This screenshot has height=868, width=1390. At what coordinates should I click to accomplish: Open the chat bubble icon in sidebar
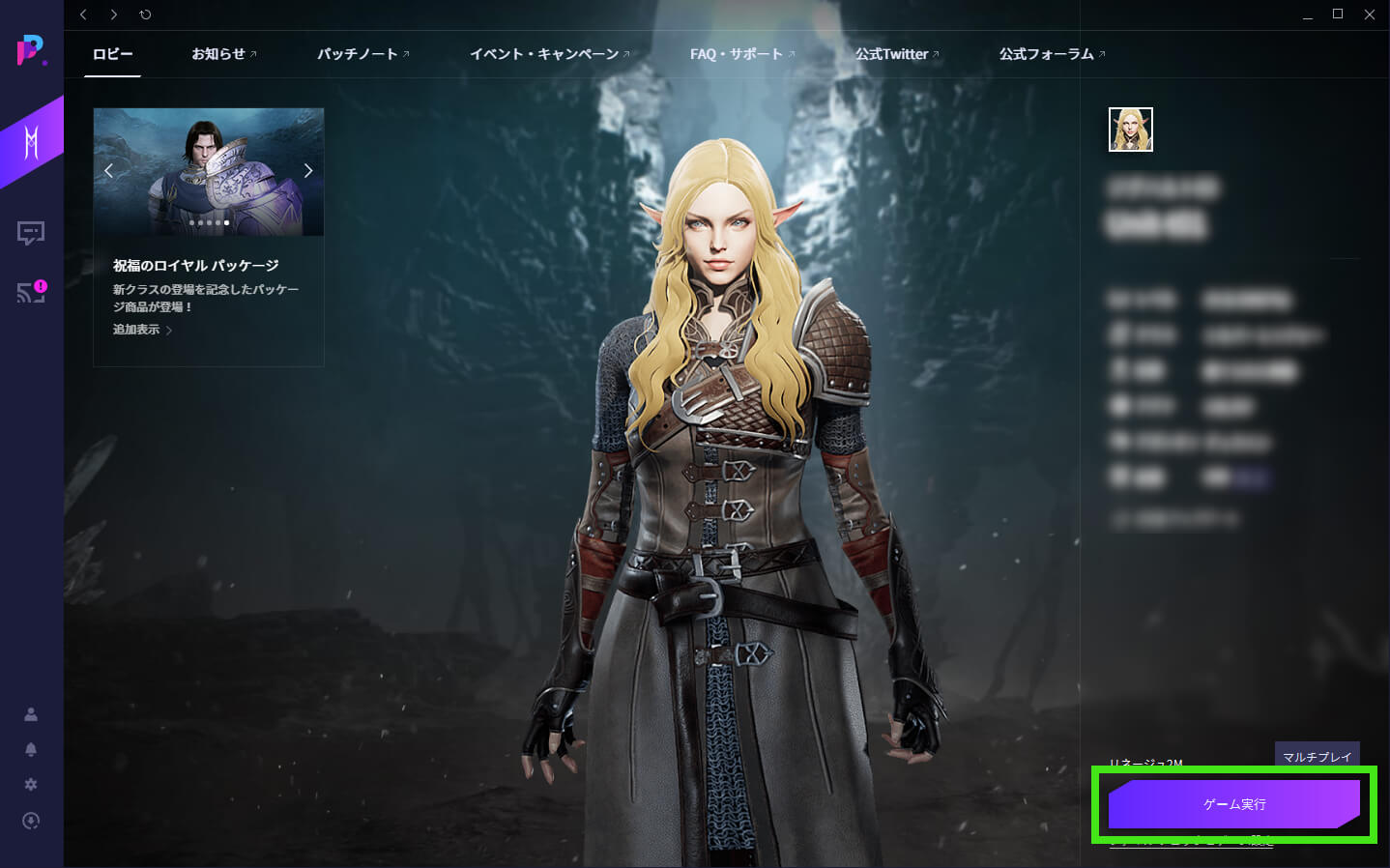31,233
